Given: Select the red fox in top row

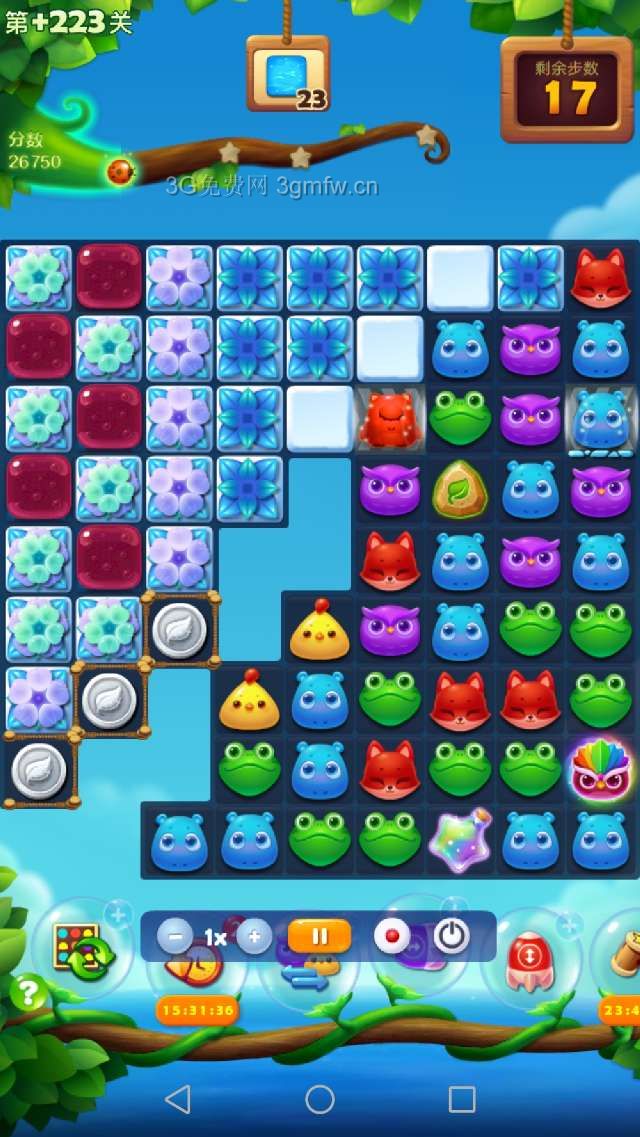Looking at the screenshot, I should pos(600,279).
